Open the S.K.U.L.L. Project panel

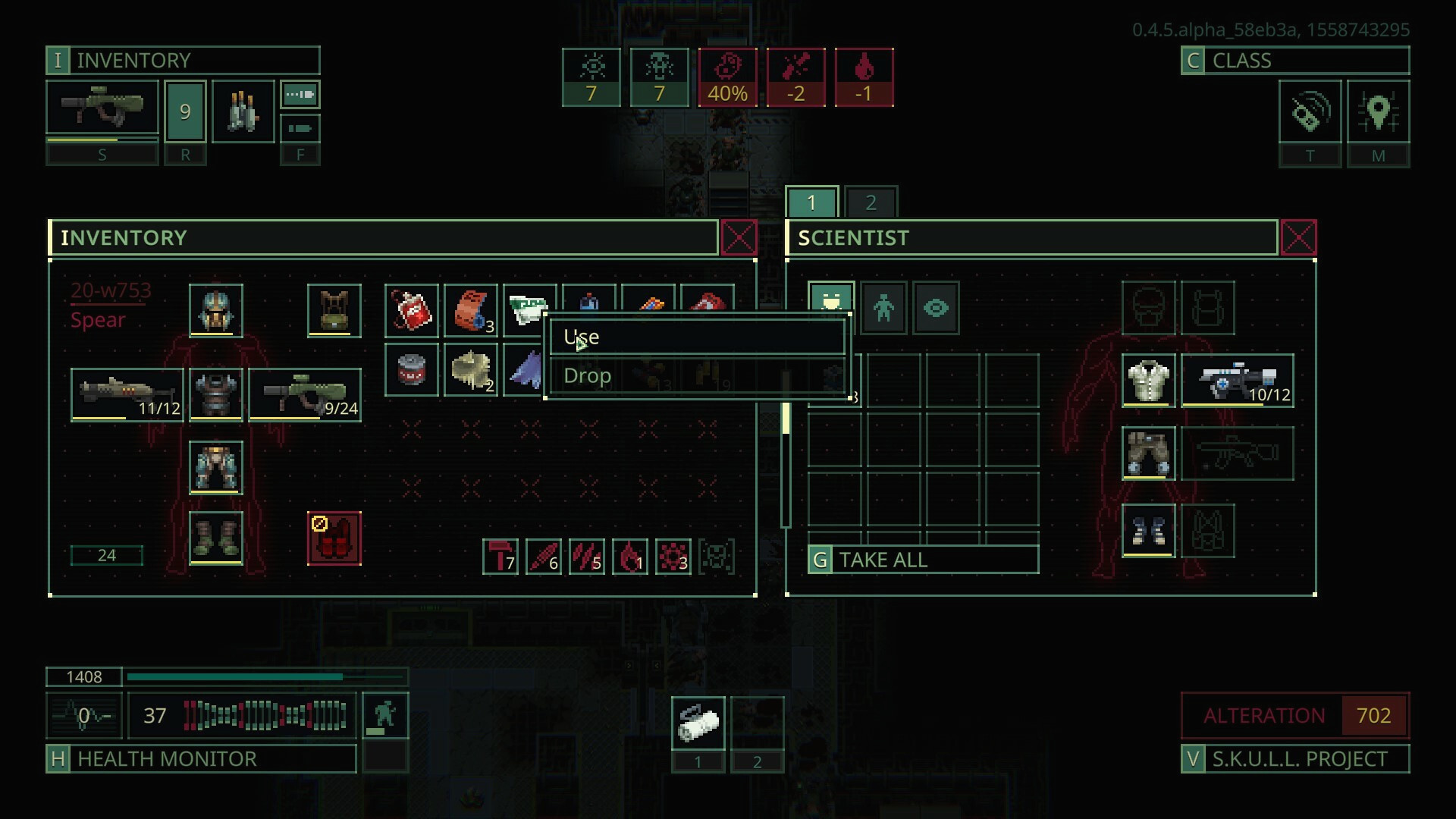[x=1294, y=759]
